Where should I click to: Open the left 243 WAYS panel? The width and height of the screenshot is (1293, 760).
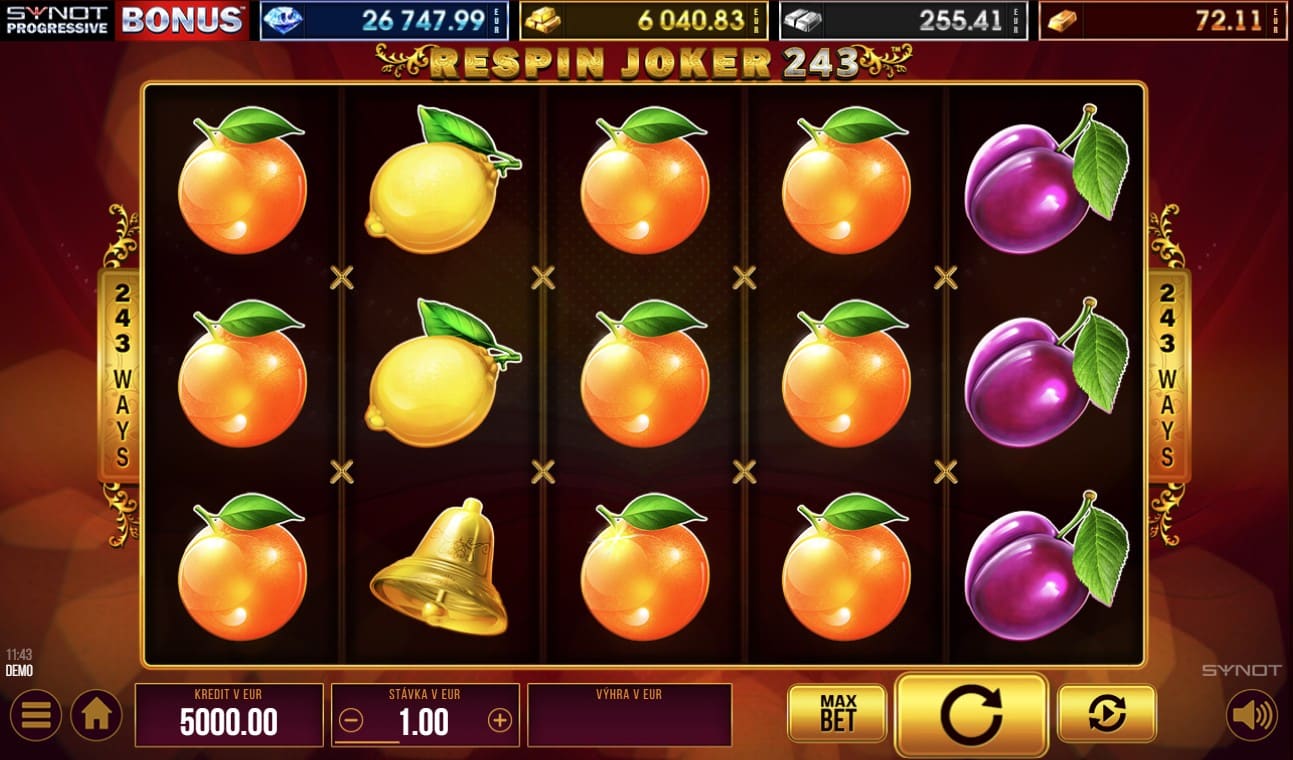click(x=119, y=375)
